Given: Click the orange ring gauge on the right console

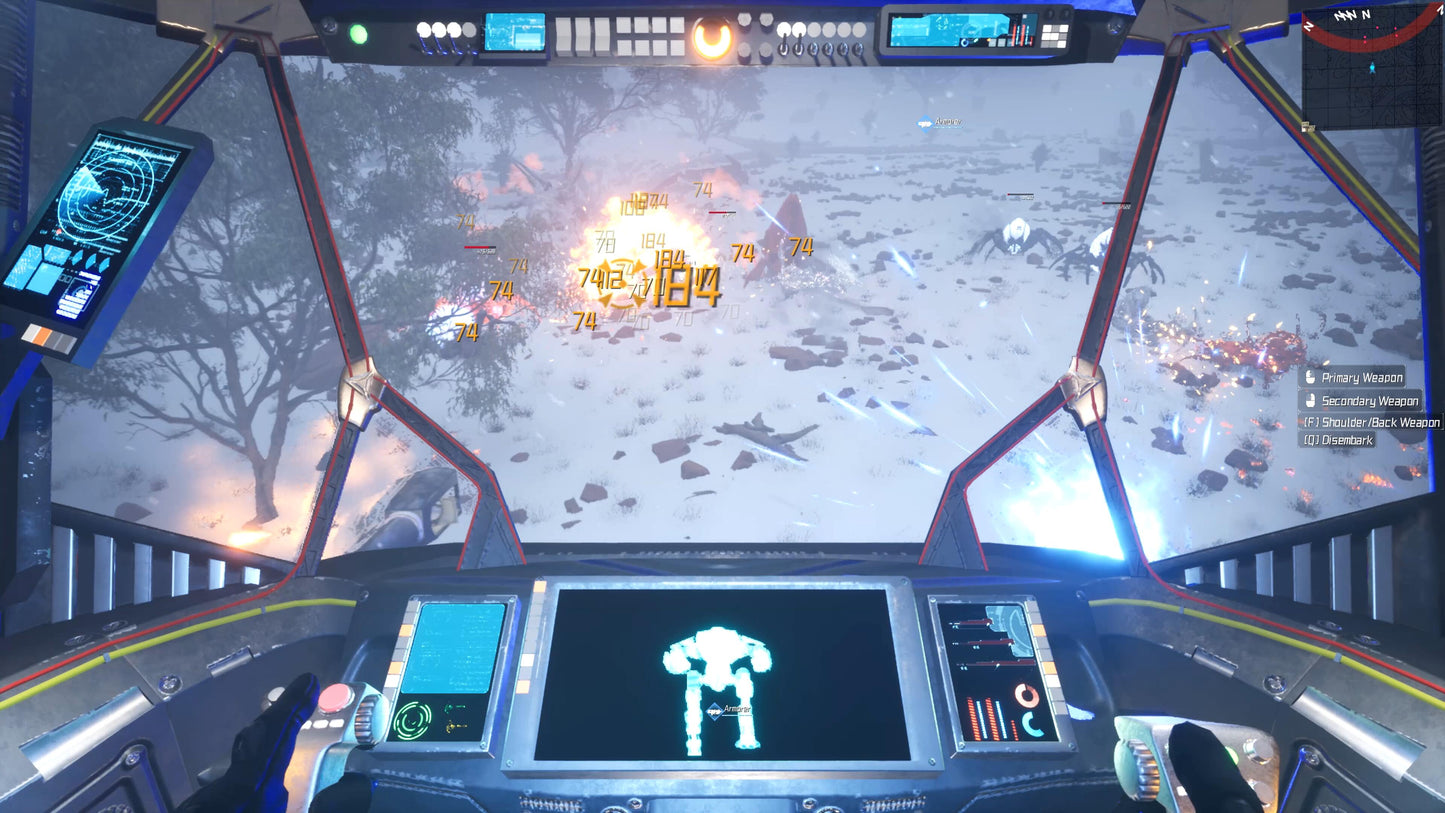Looking at the screenshot, I should pyautogui.click(x=1028, y=696).
